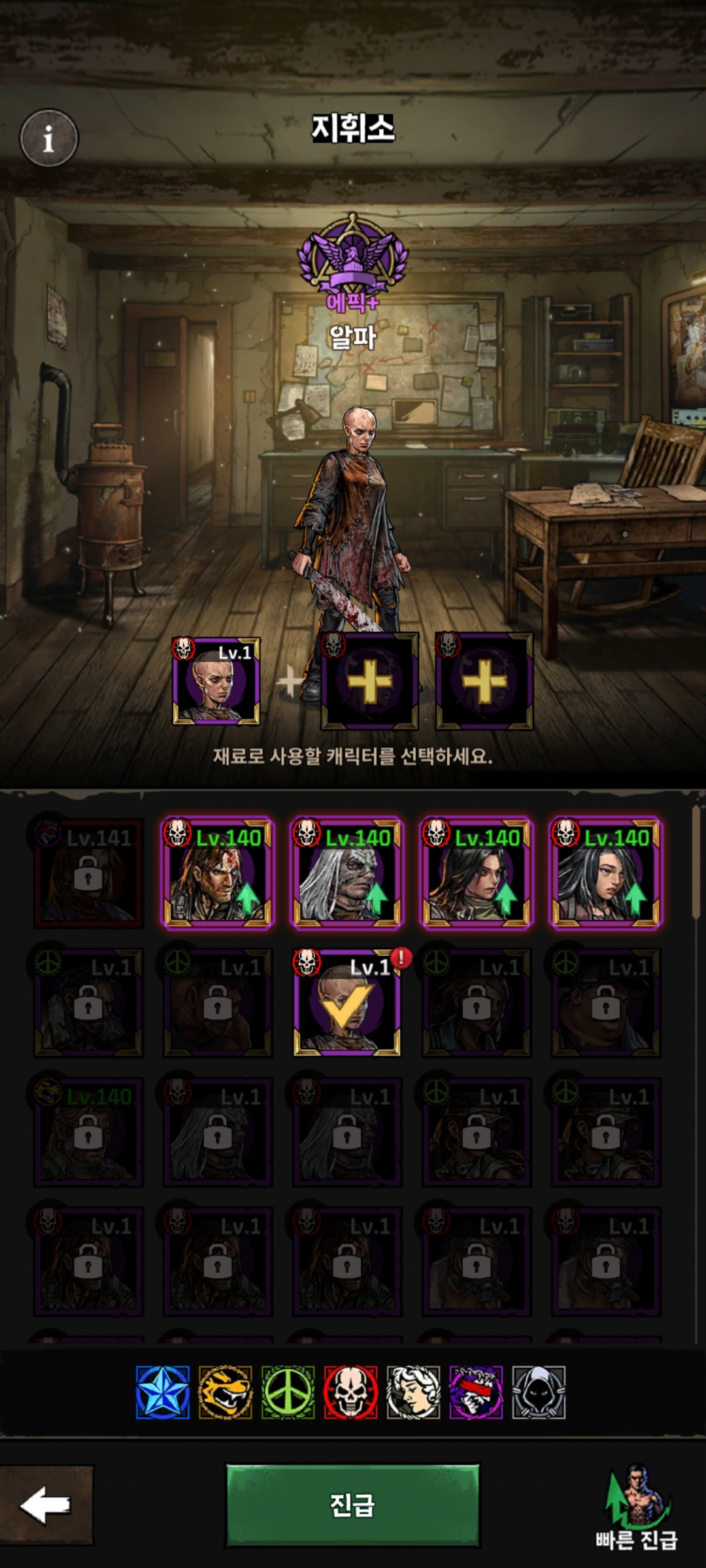This screenshot has height=1568, width=706.
Task: Filter by red skull faction
Action: tap(351, 1392)
